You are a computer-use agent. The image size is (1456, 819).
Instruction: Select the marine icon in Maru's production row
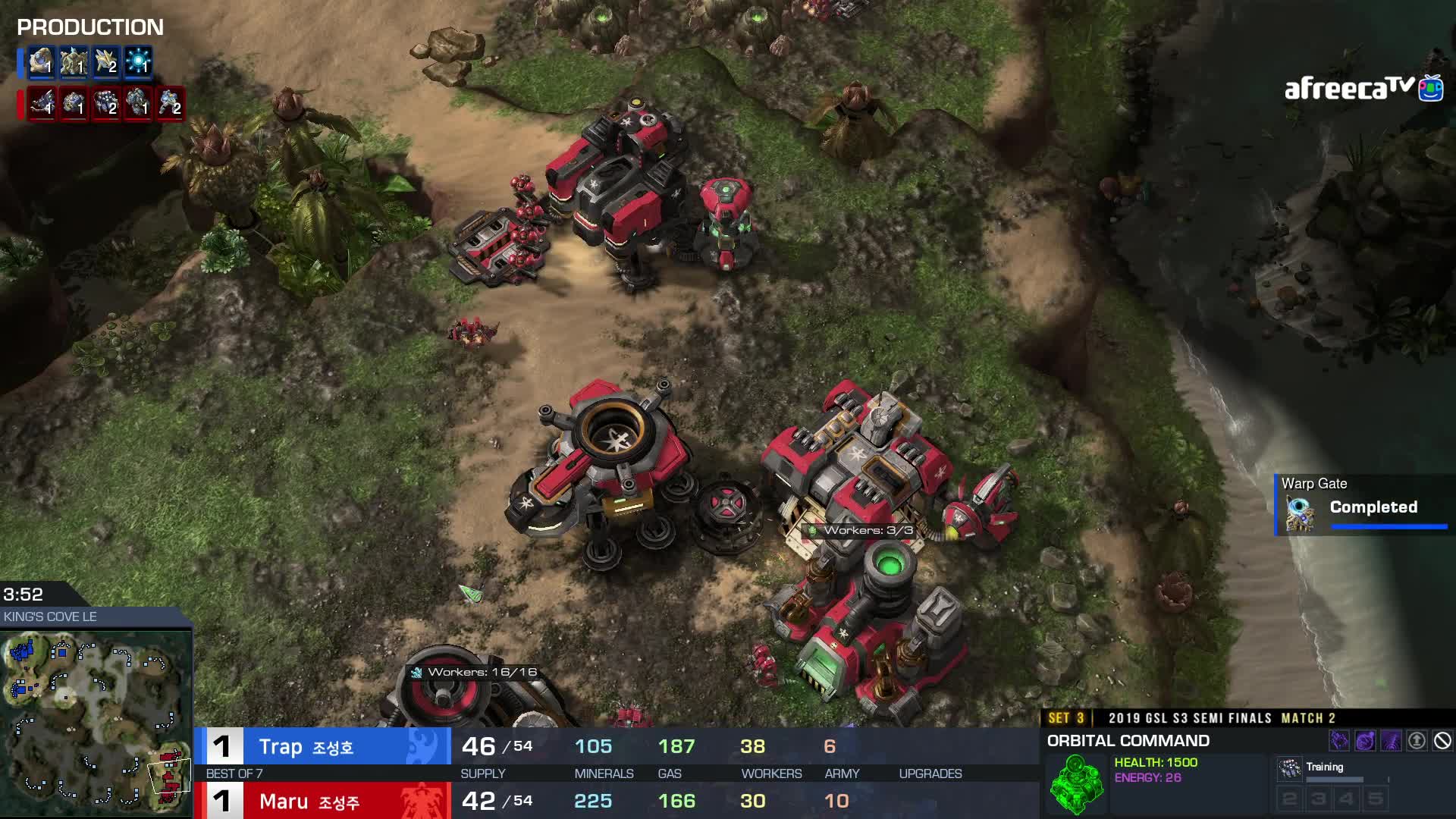click(x=170, y=103)
